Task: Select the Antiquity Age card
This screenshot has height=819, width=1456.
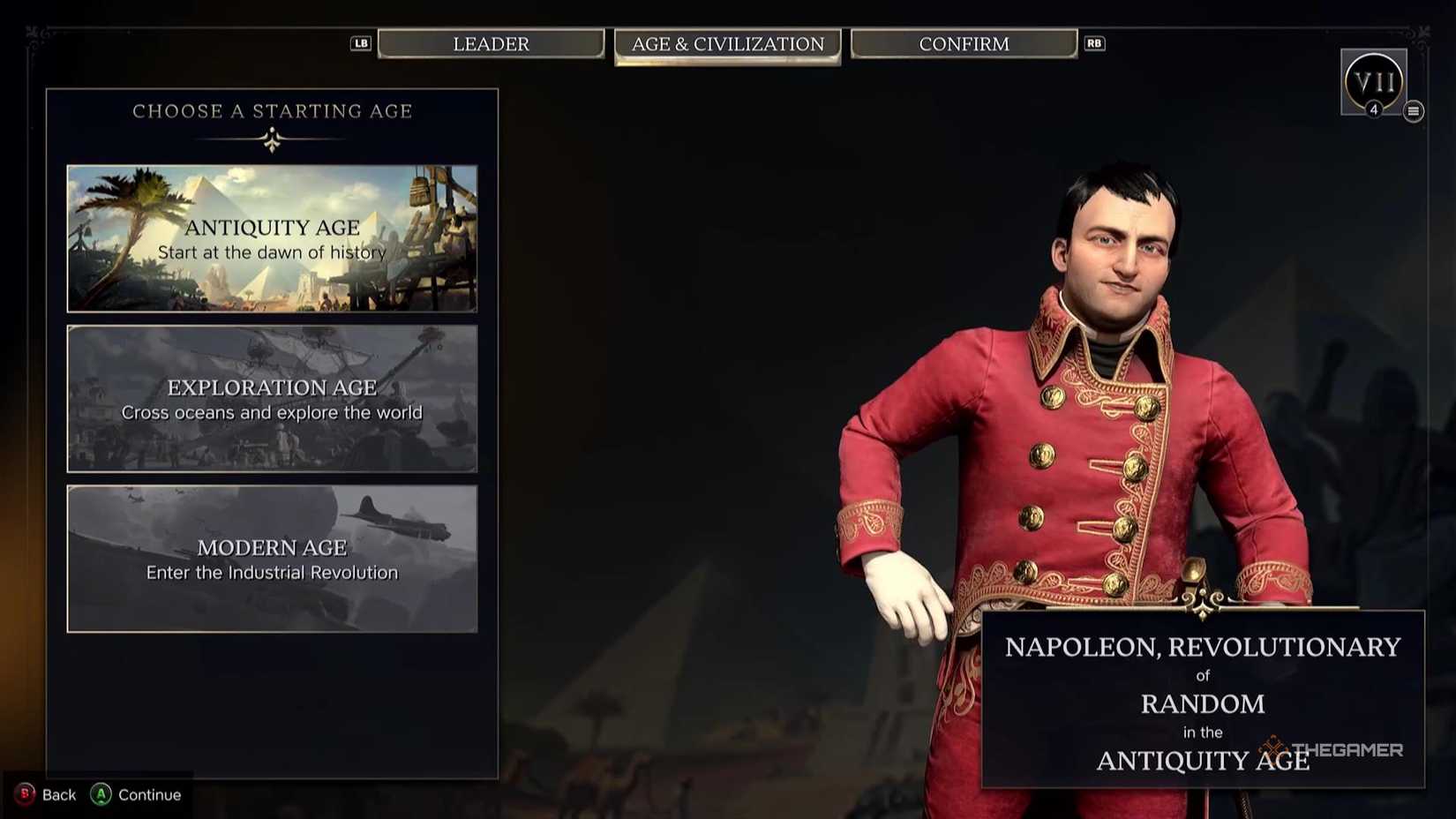Action: pyautogui.click(x=271, y=238)
